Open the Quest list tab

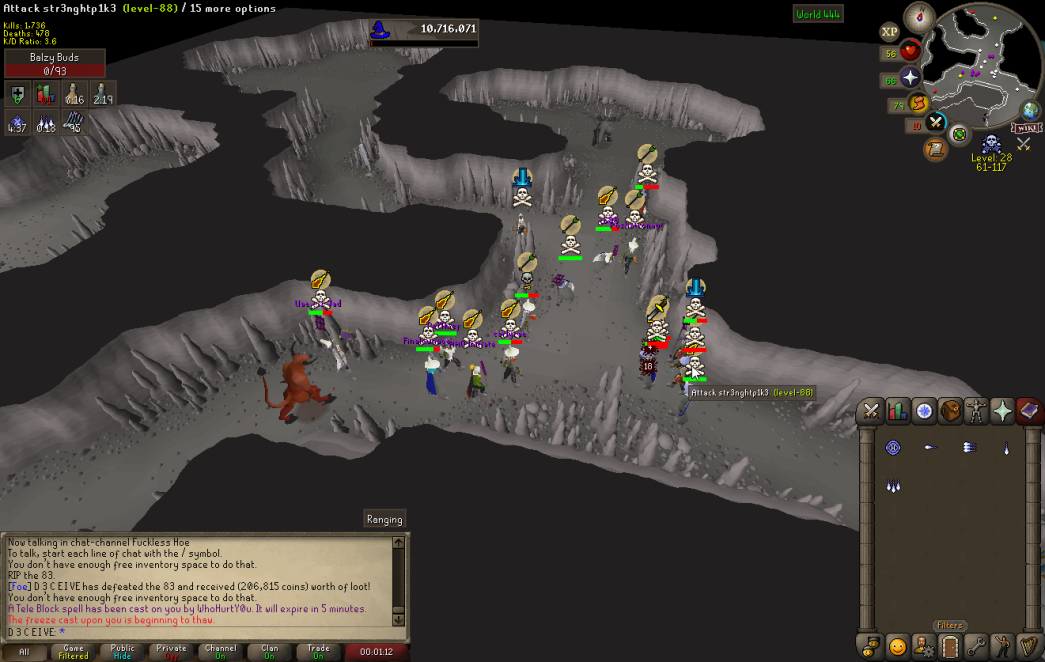click(923, 410)
